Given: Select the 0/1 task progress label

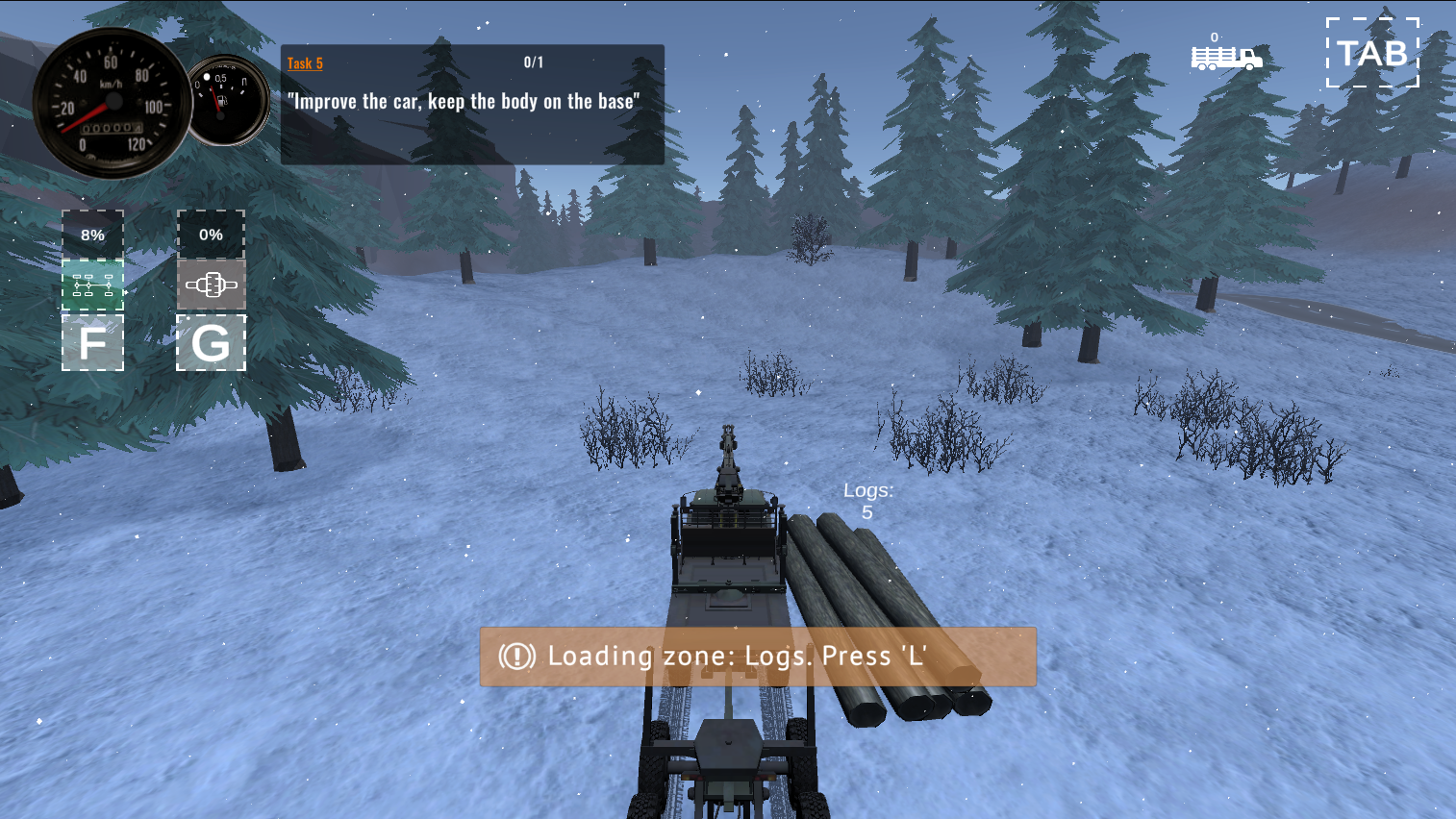Looking at the screenshot, I should (532, 62).
